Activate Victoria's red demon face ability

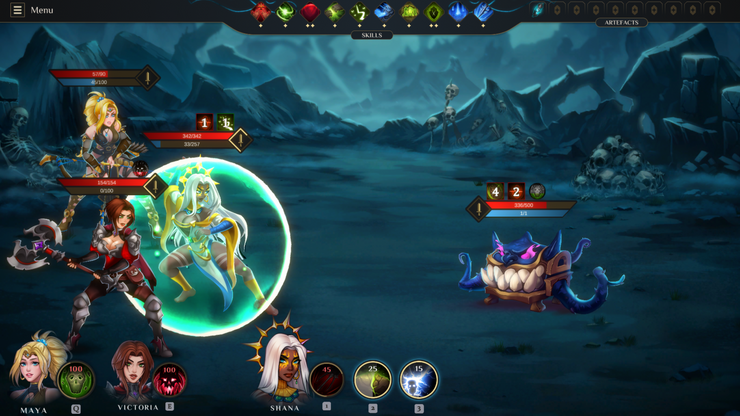[x=169, y=380]
